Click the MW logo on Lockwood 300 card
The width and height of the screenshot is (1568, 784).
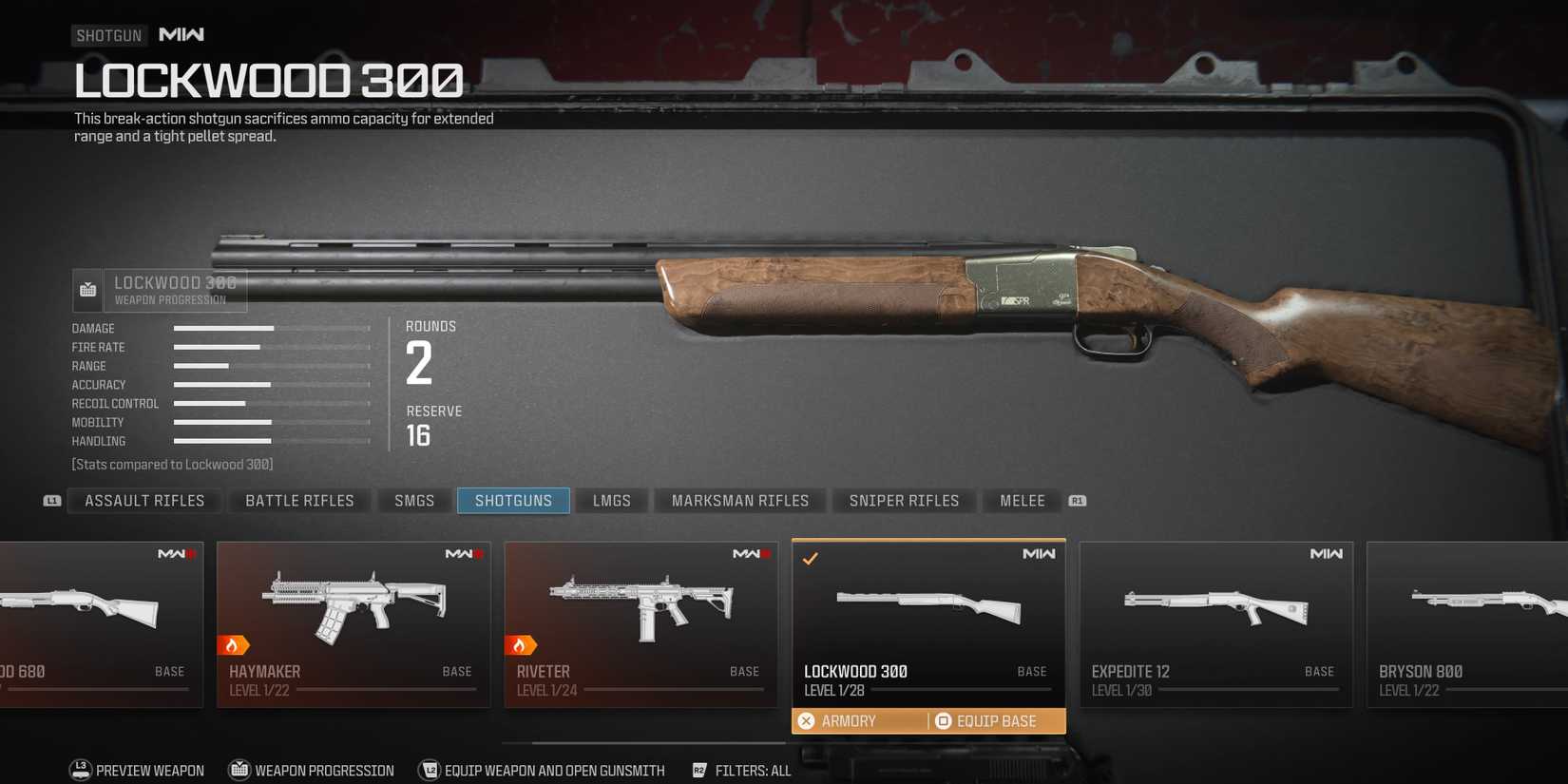(1039, 552)
